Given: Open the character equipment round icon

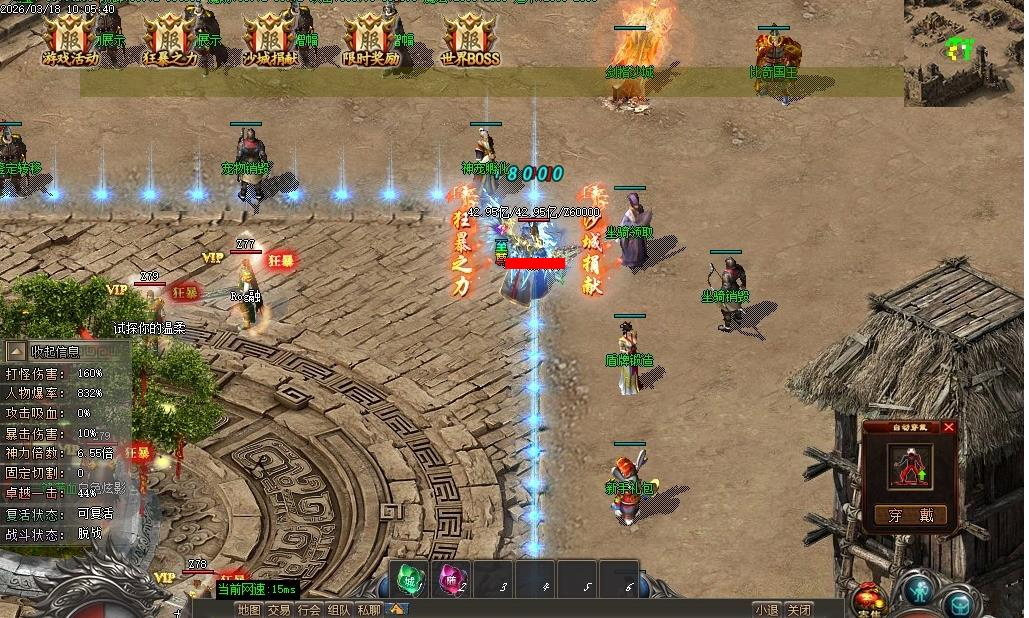Looking at the screenshot, I should coord(918,592).
